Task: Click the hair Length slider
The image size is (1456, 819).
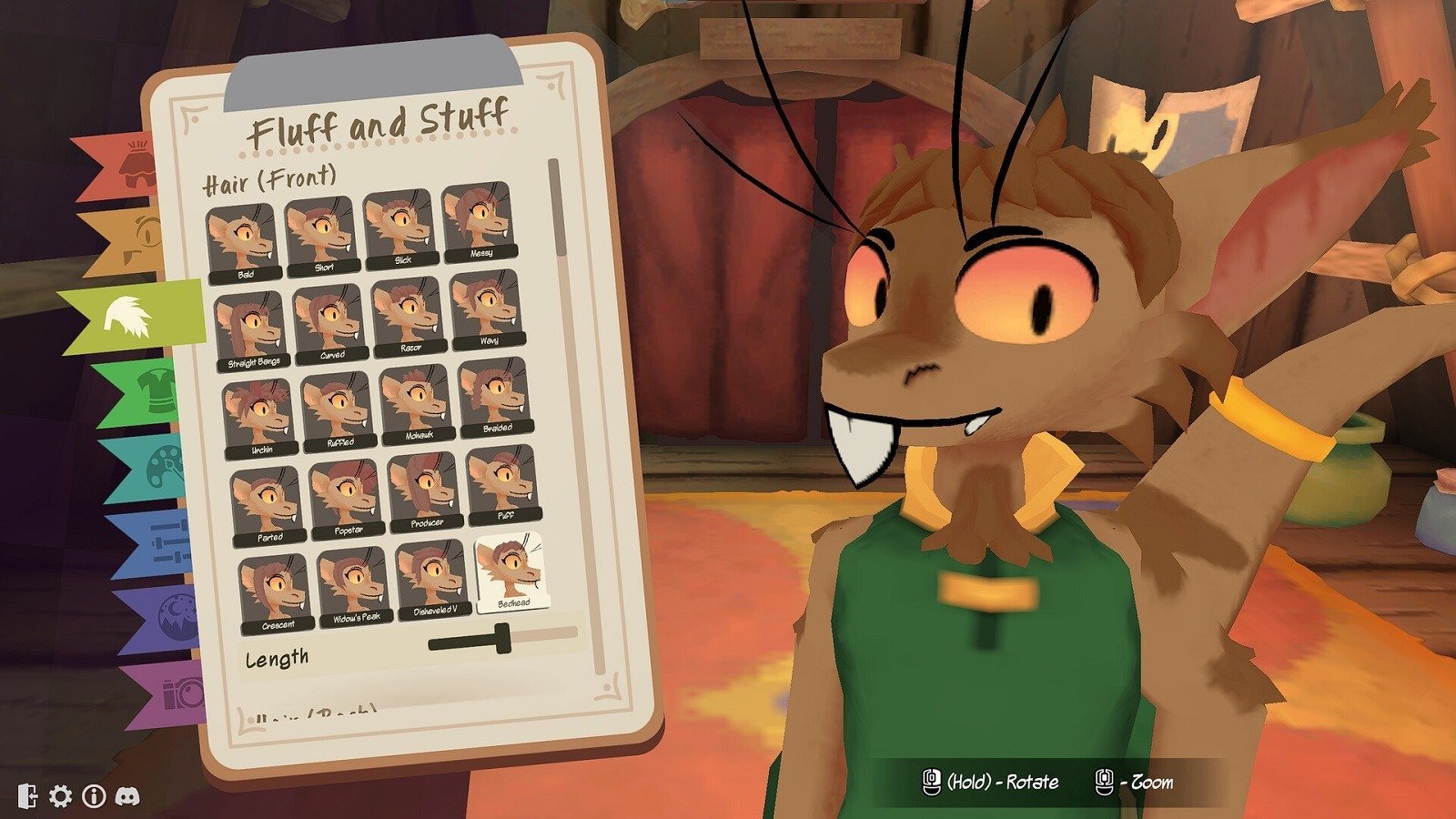Action: point(502,639)
